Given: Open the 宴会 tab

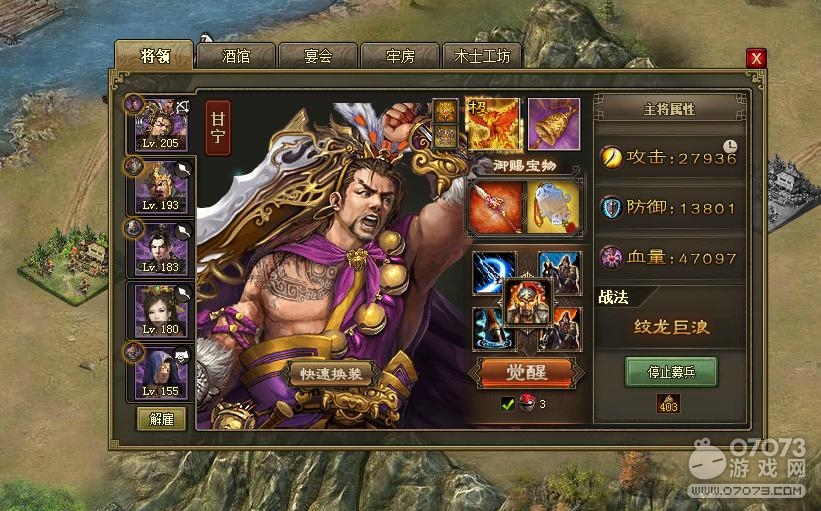Looking at the screenshot, I should (318, 56).
